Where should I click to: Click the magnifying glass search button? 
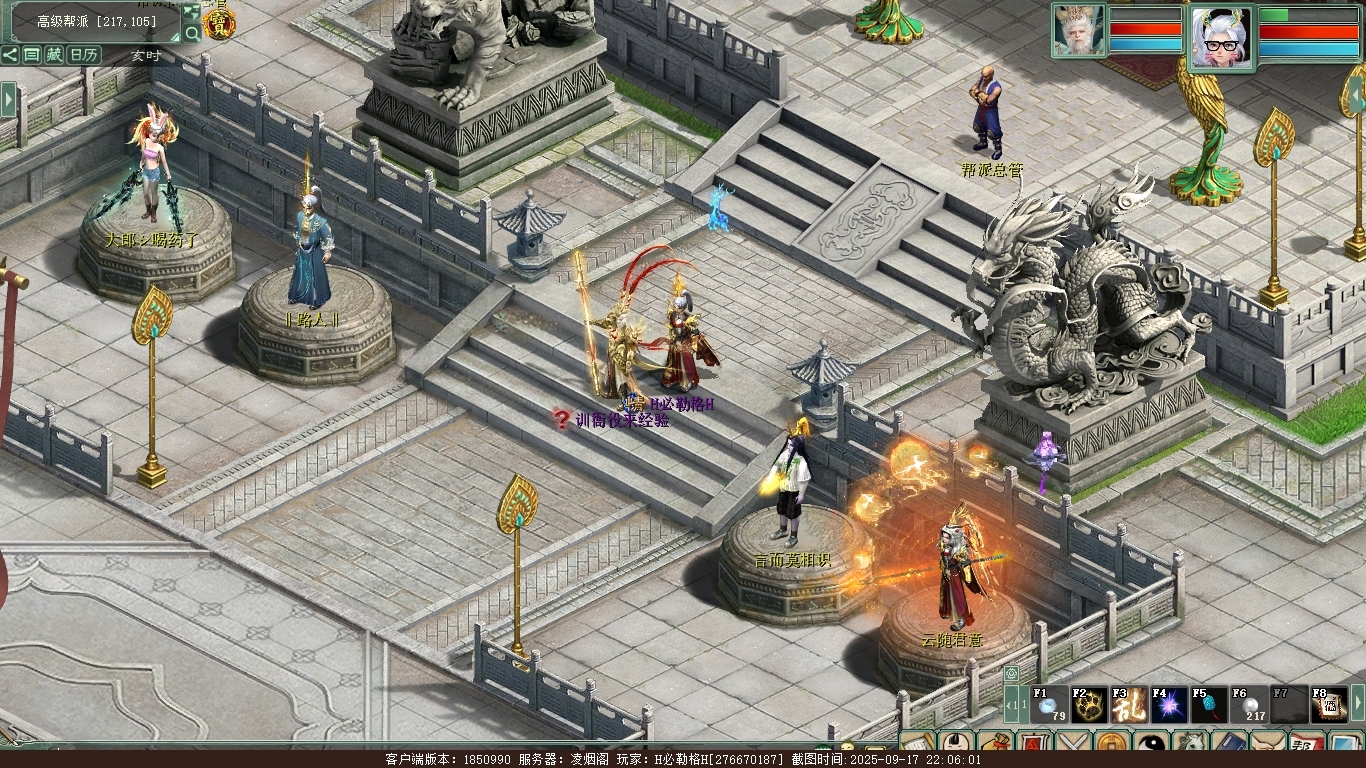191,33
